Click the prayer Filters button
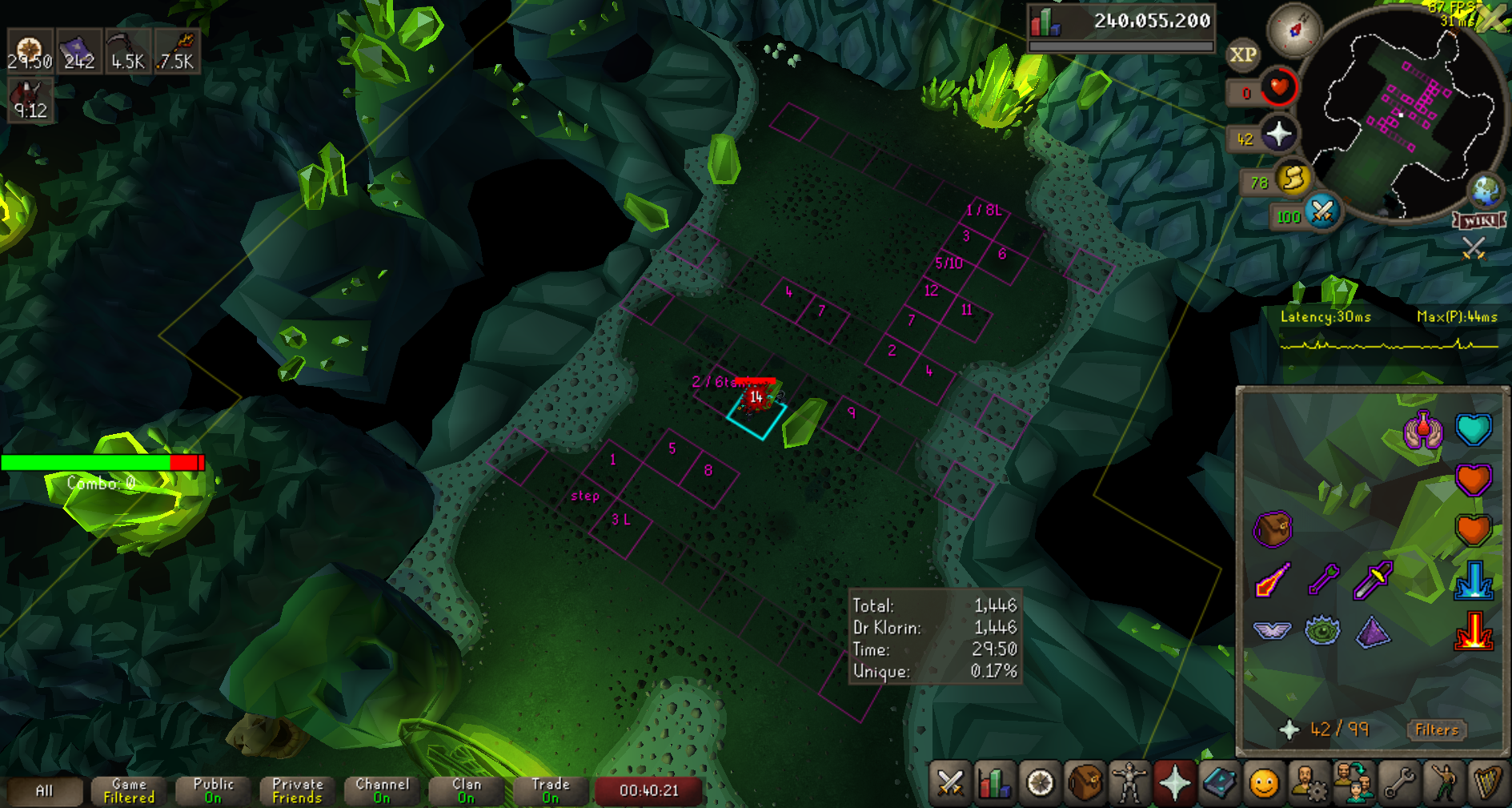This screenshot has height=808, width=1512. coord(1437,730)
